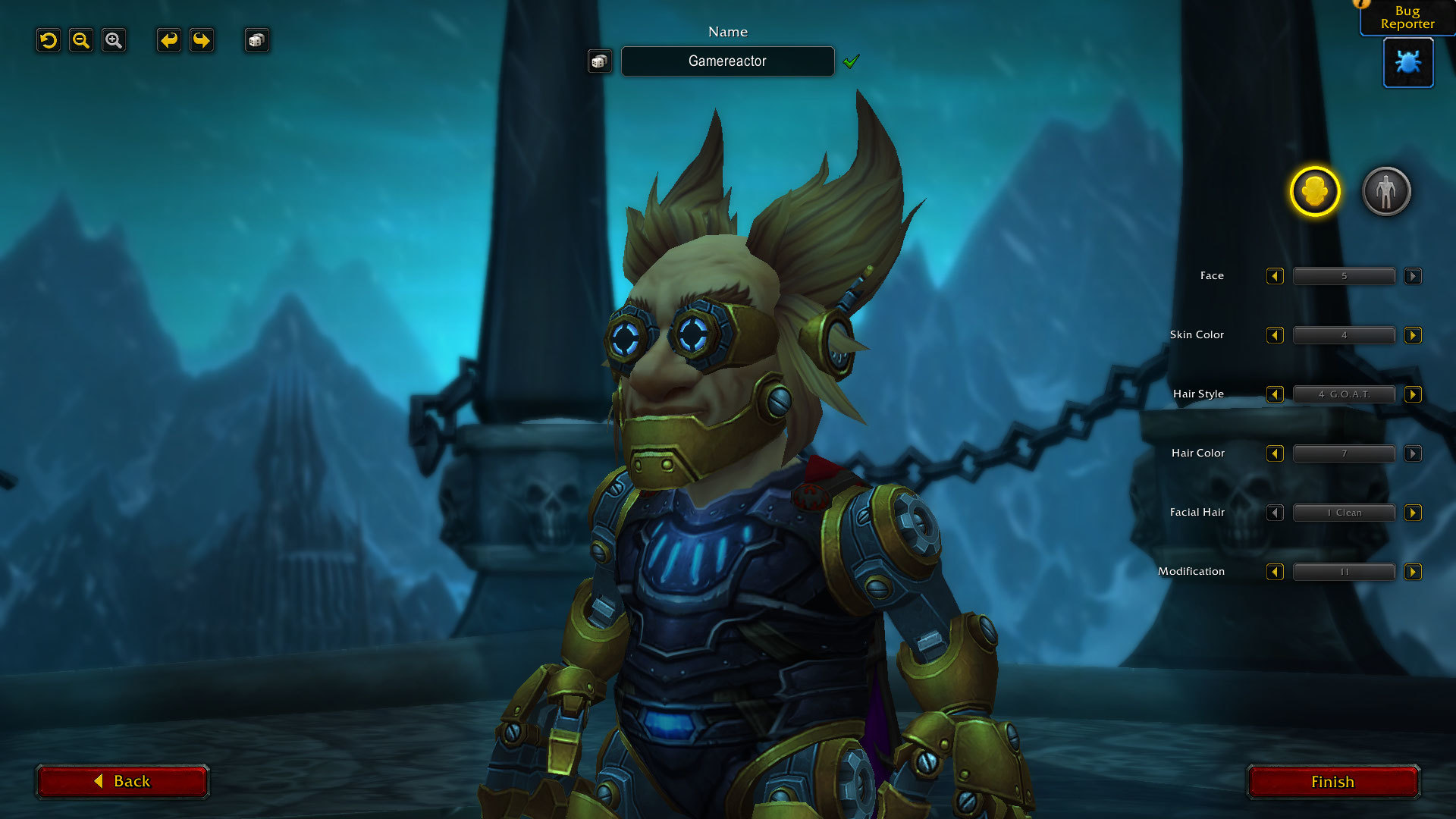
Task: Edit the character name field
Action: 727,61
